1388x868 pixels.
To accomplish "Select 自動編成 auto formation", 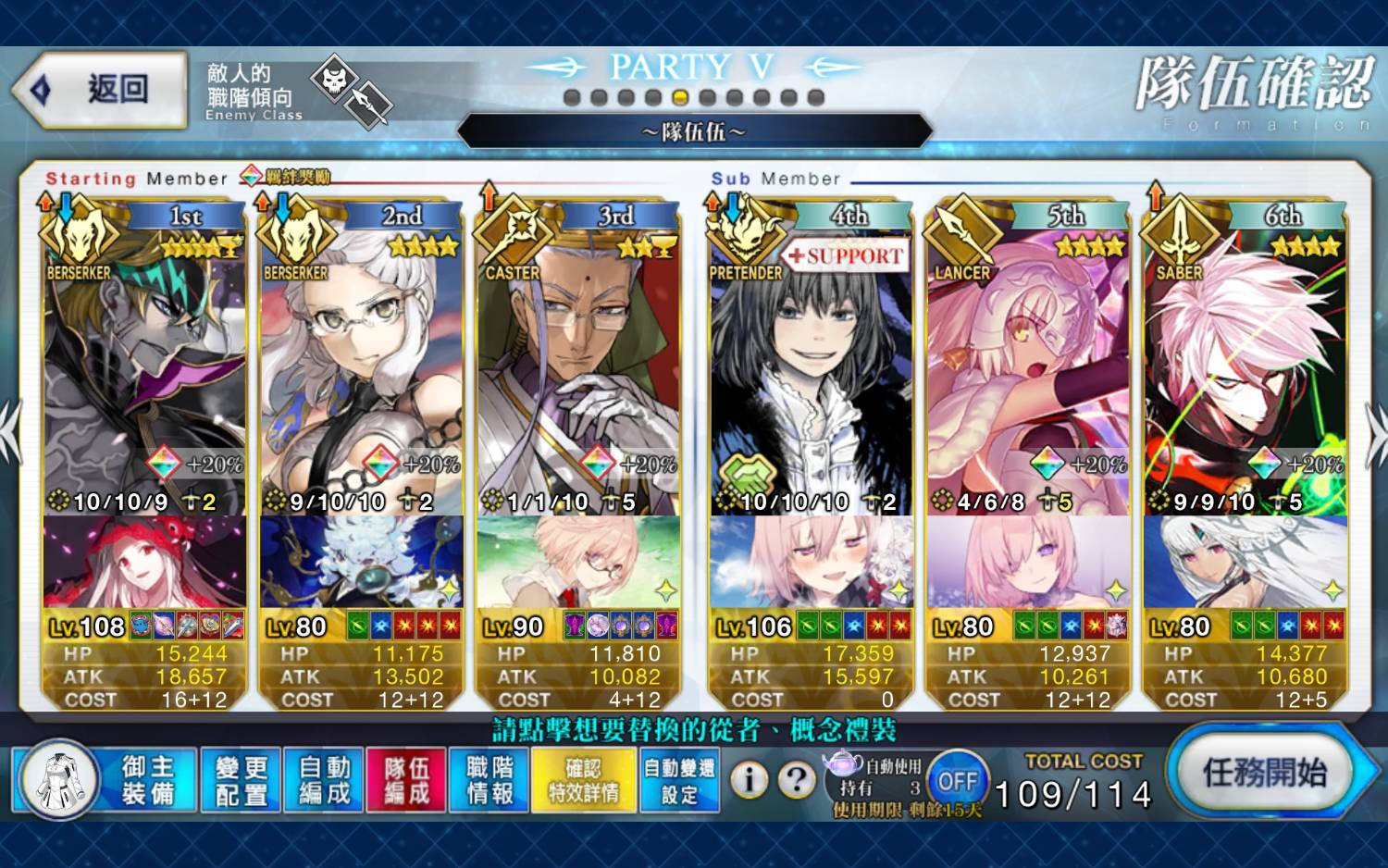I will (x=324, y=780).
